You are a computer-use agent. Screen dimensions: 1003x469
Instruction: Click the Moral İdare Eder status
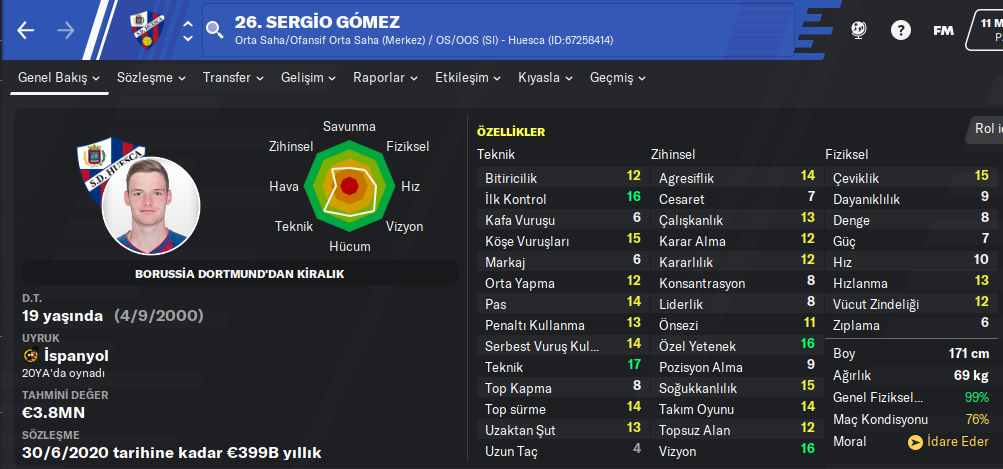(x=947, y=441)
